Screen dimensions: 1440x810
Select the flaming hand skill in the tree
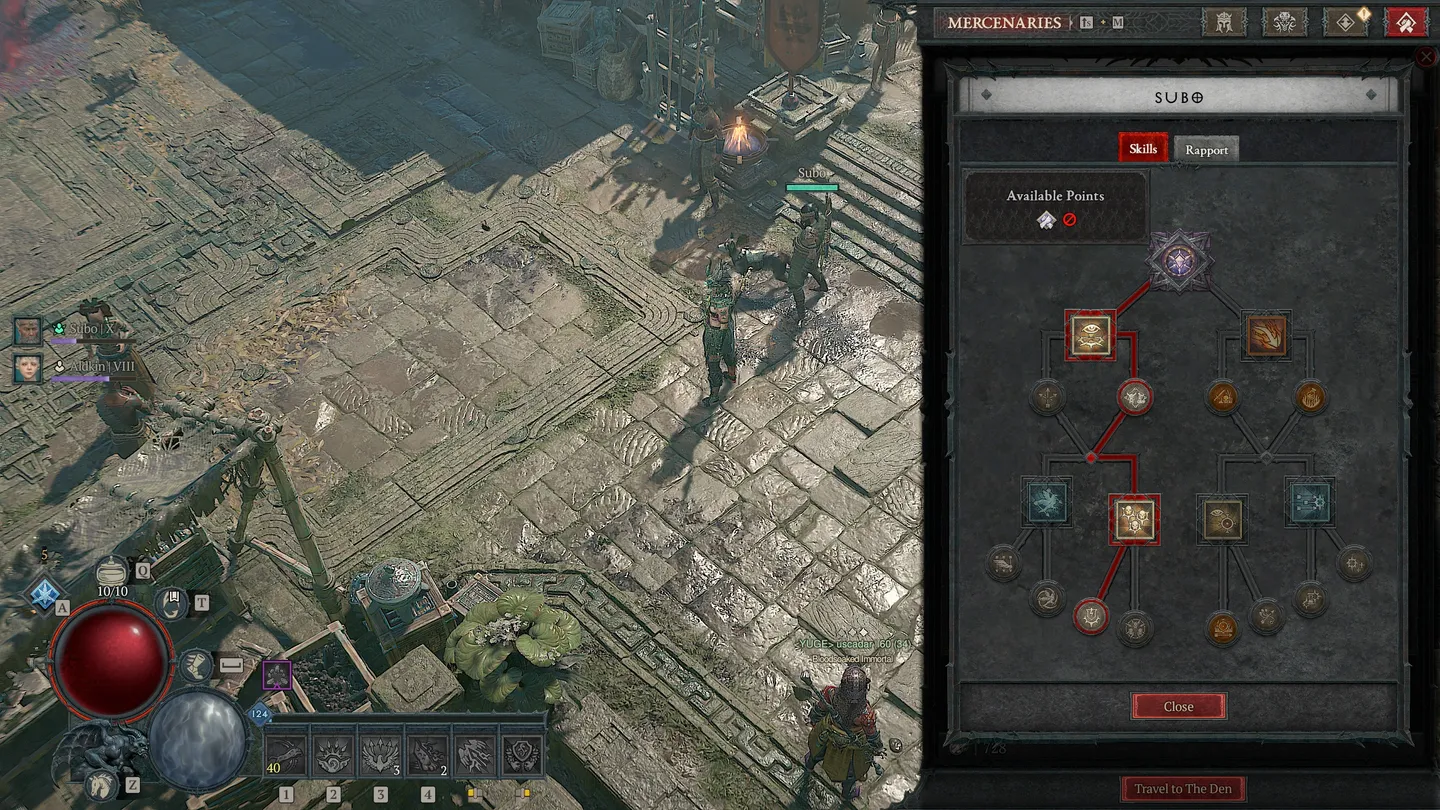click(x=1266, y=336)
